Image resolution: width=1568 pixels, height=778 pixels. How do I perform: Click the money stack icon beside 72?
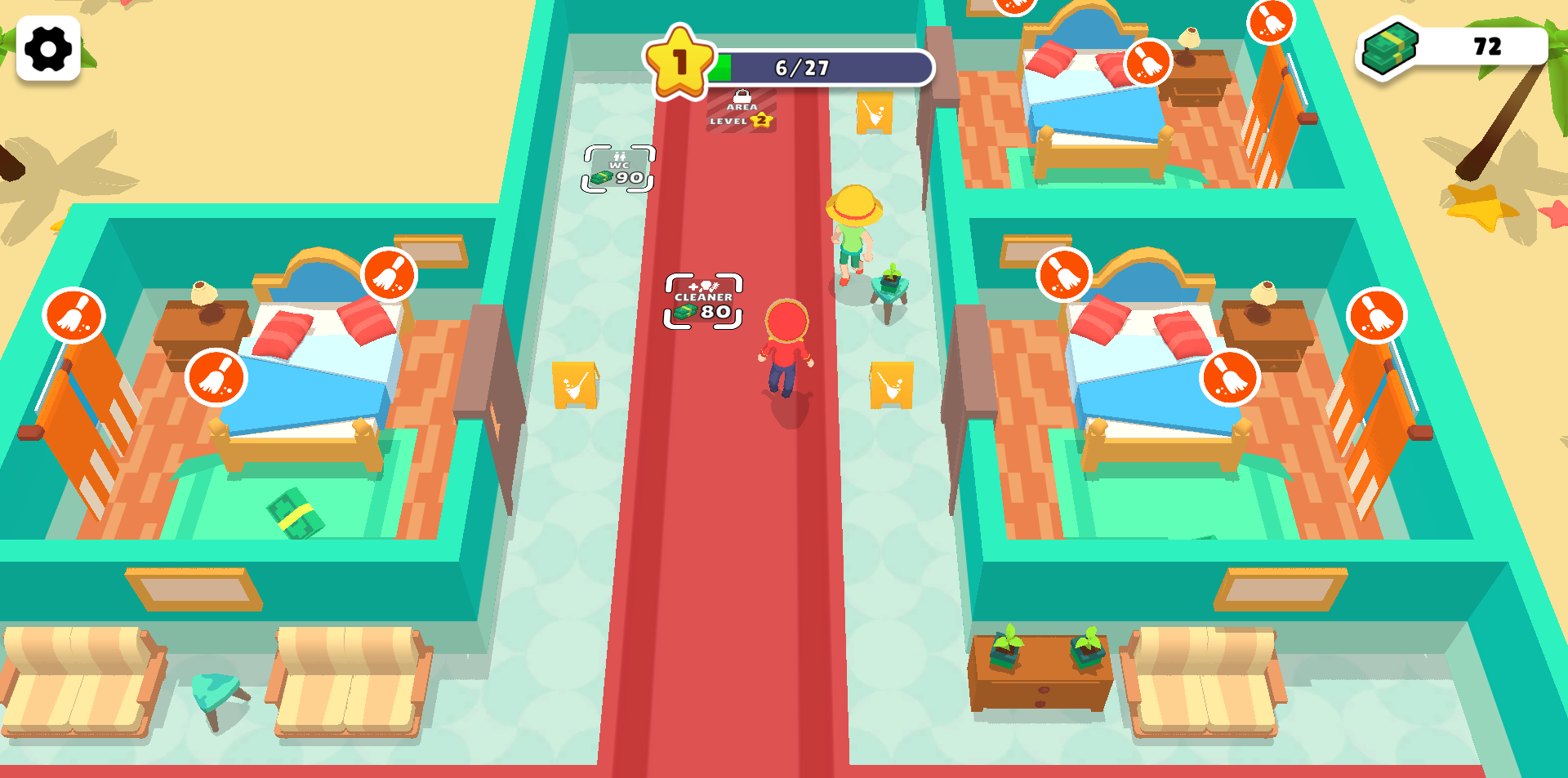pyautogui.click(x=1387, y=47)
